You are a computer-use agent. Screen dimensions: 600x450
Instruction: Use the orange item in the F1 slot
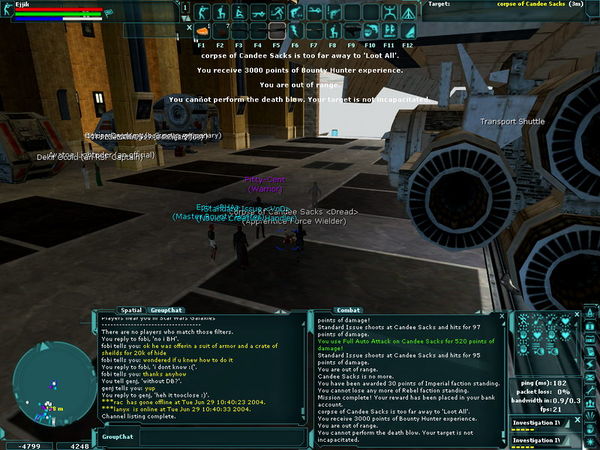pyautogui.click(x=202, y=32)
